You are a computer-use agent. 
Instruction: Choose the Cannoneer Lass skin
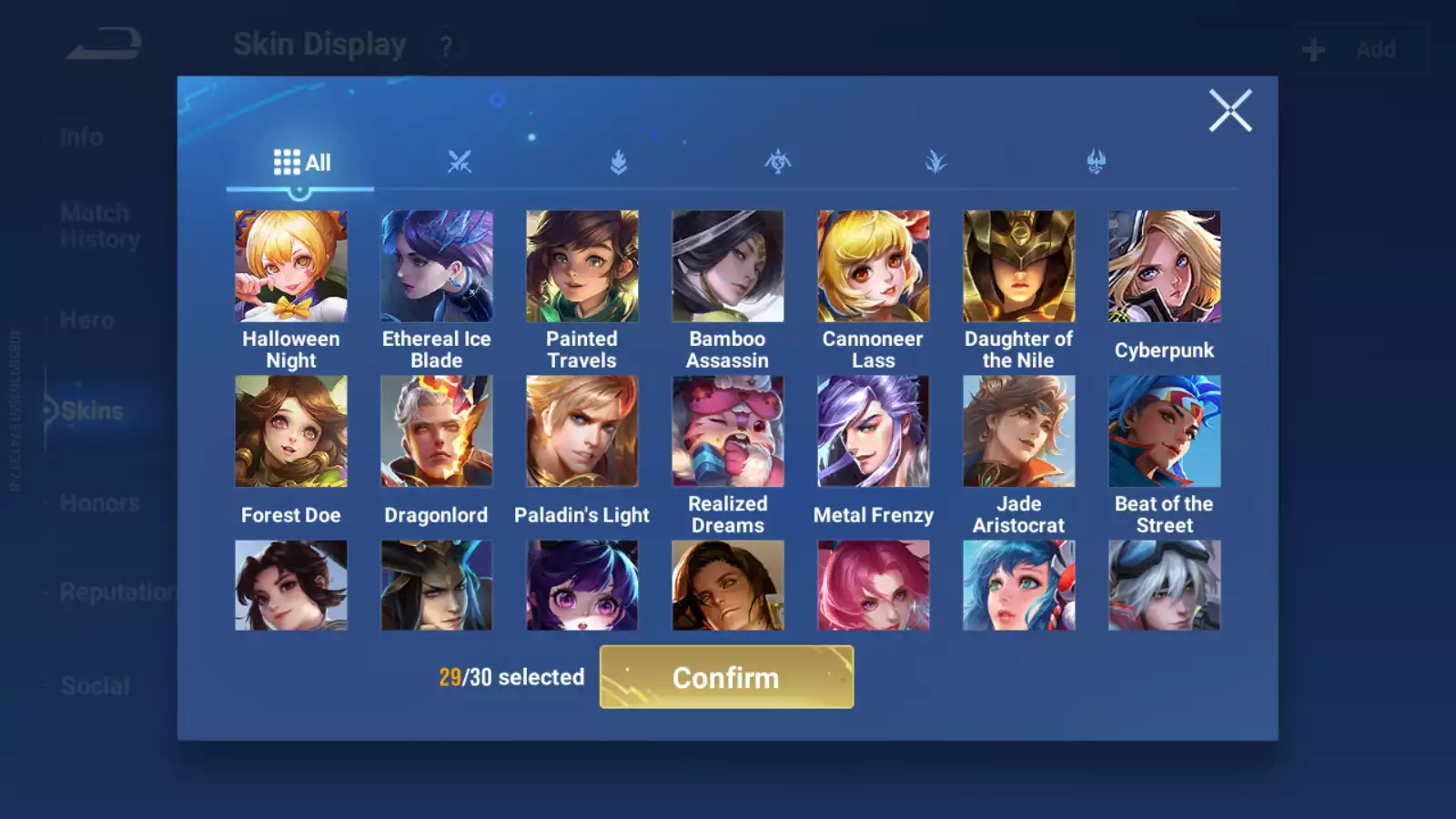(874, 267)
